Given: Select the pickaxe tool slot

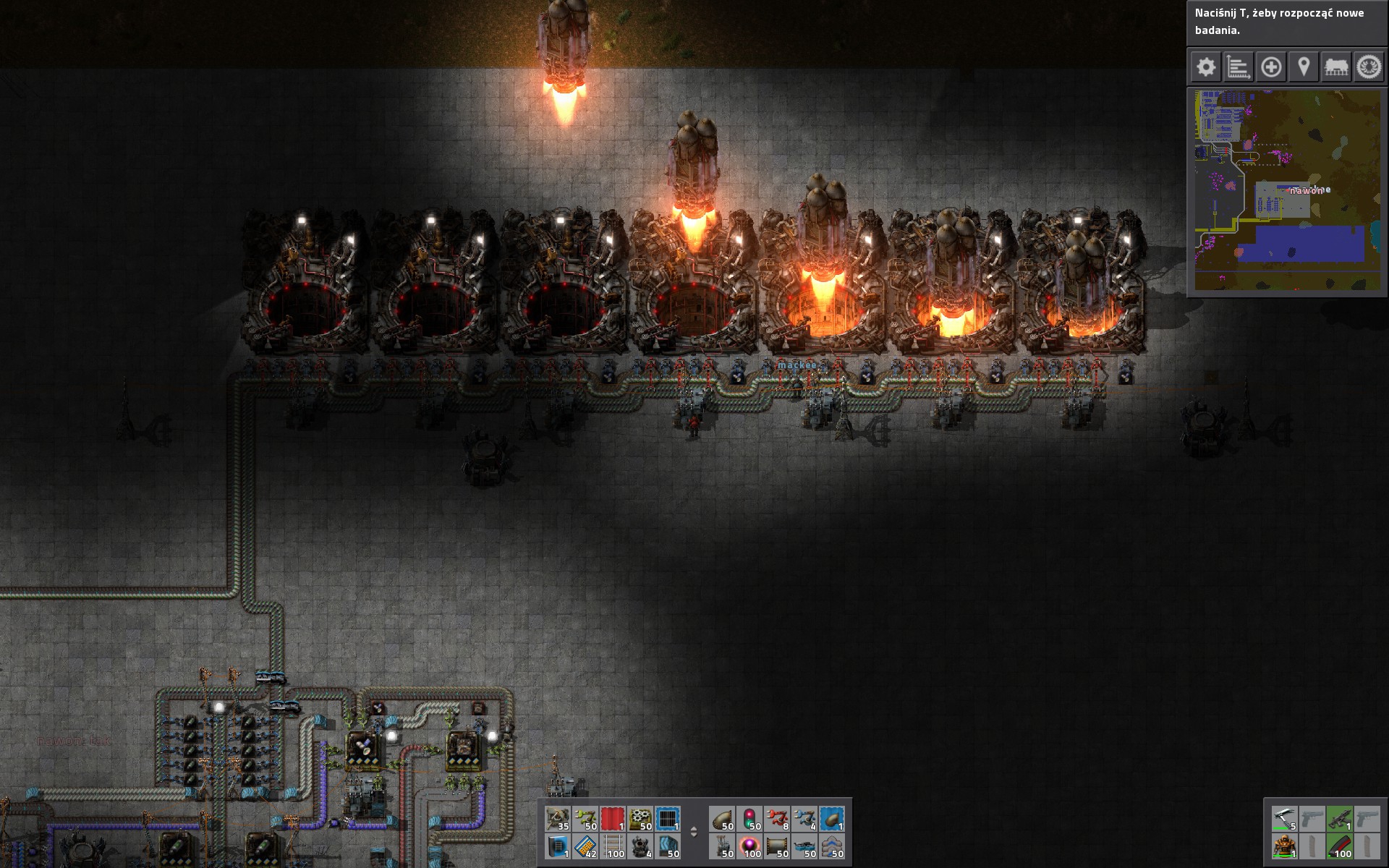Looking at the screenshot, I should (x=1285, y=819).
